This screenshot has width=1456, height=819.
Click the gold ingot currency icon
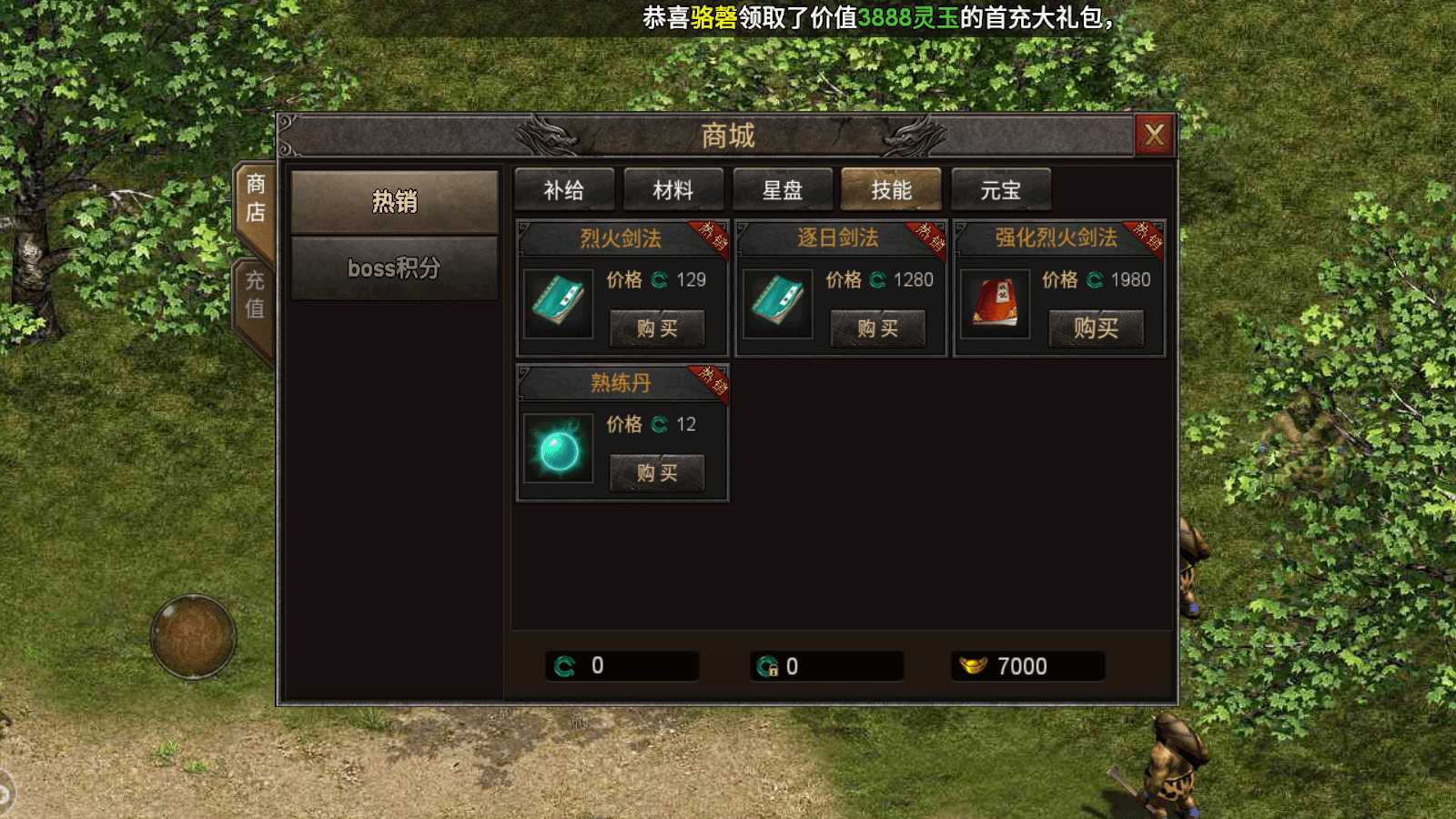[975, 665]
